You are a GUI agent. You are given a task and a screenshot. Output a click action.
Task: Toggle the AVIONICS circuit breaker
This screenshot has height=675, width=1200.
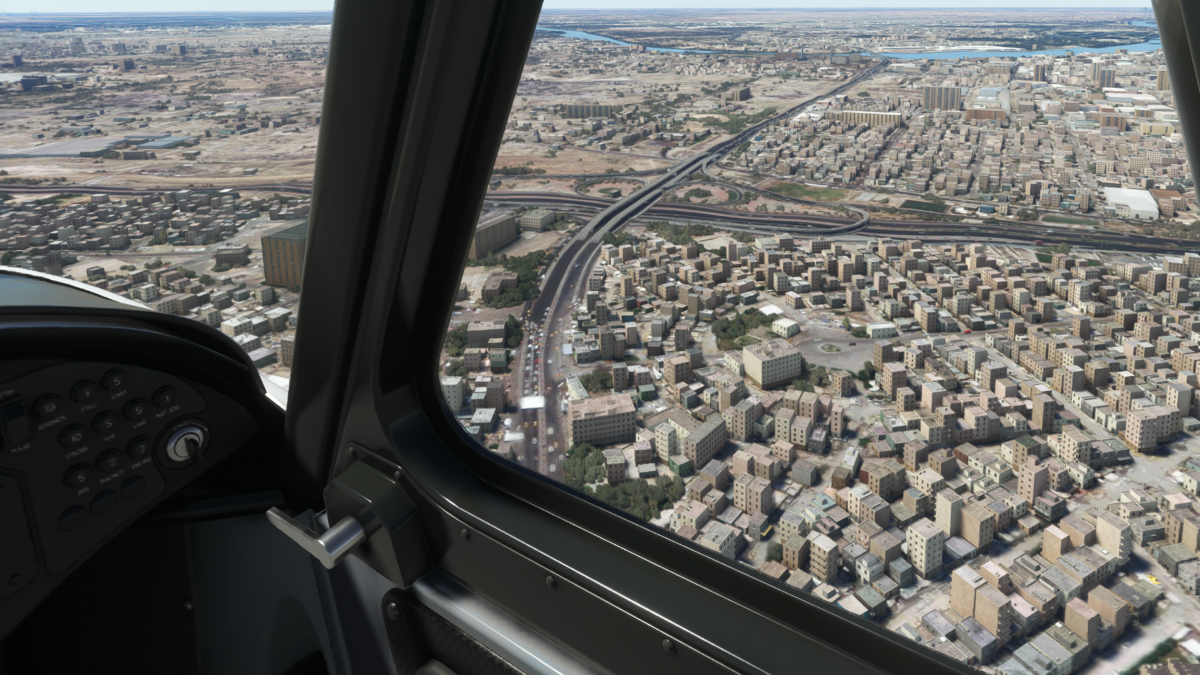(x=48, y=406)
